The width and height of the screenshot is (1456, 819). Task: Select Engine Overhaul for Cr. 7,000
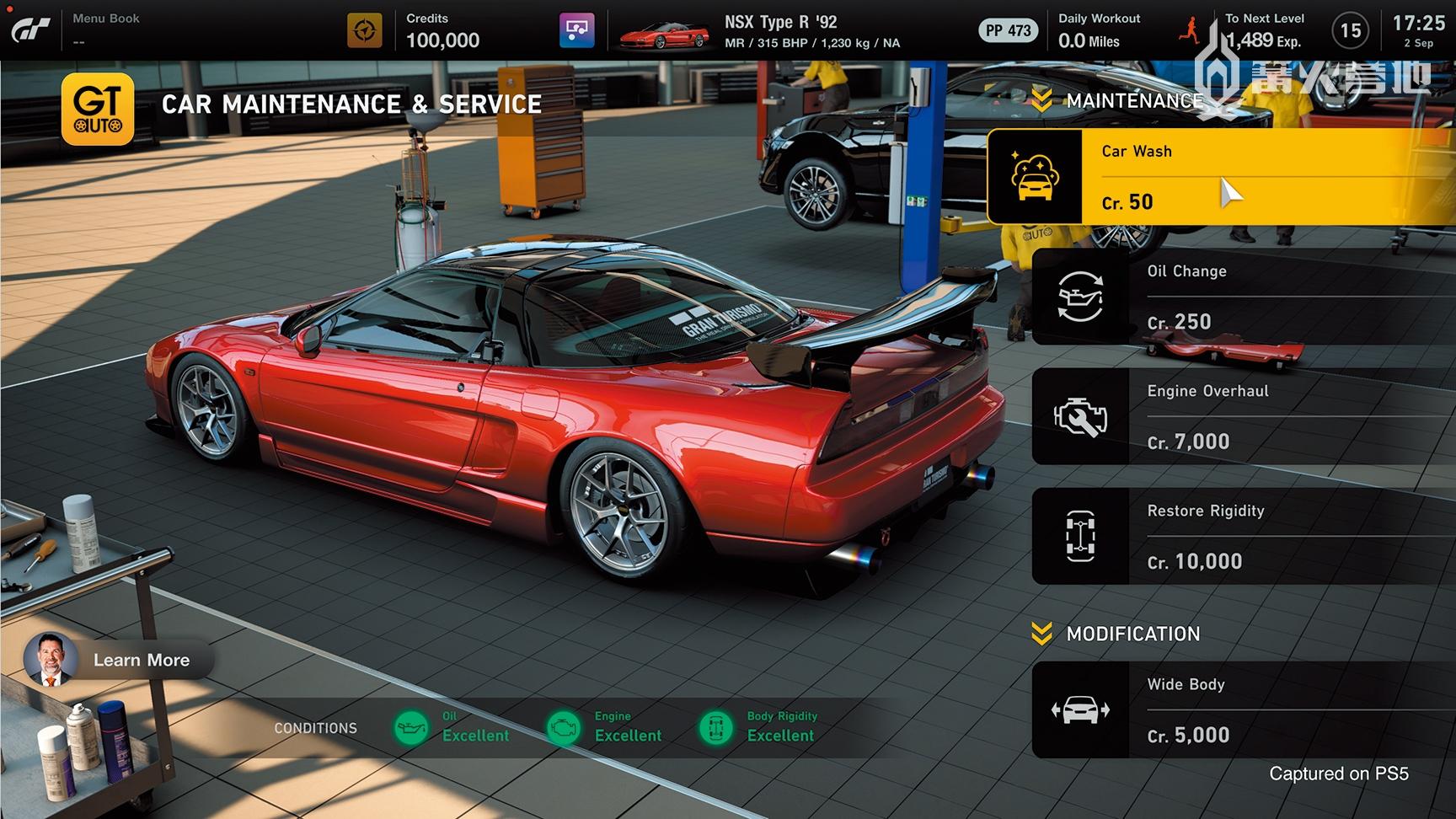coord(1244,416)
